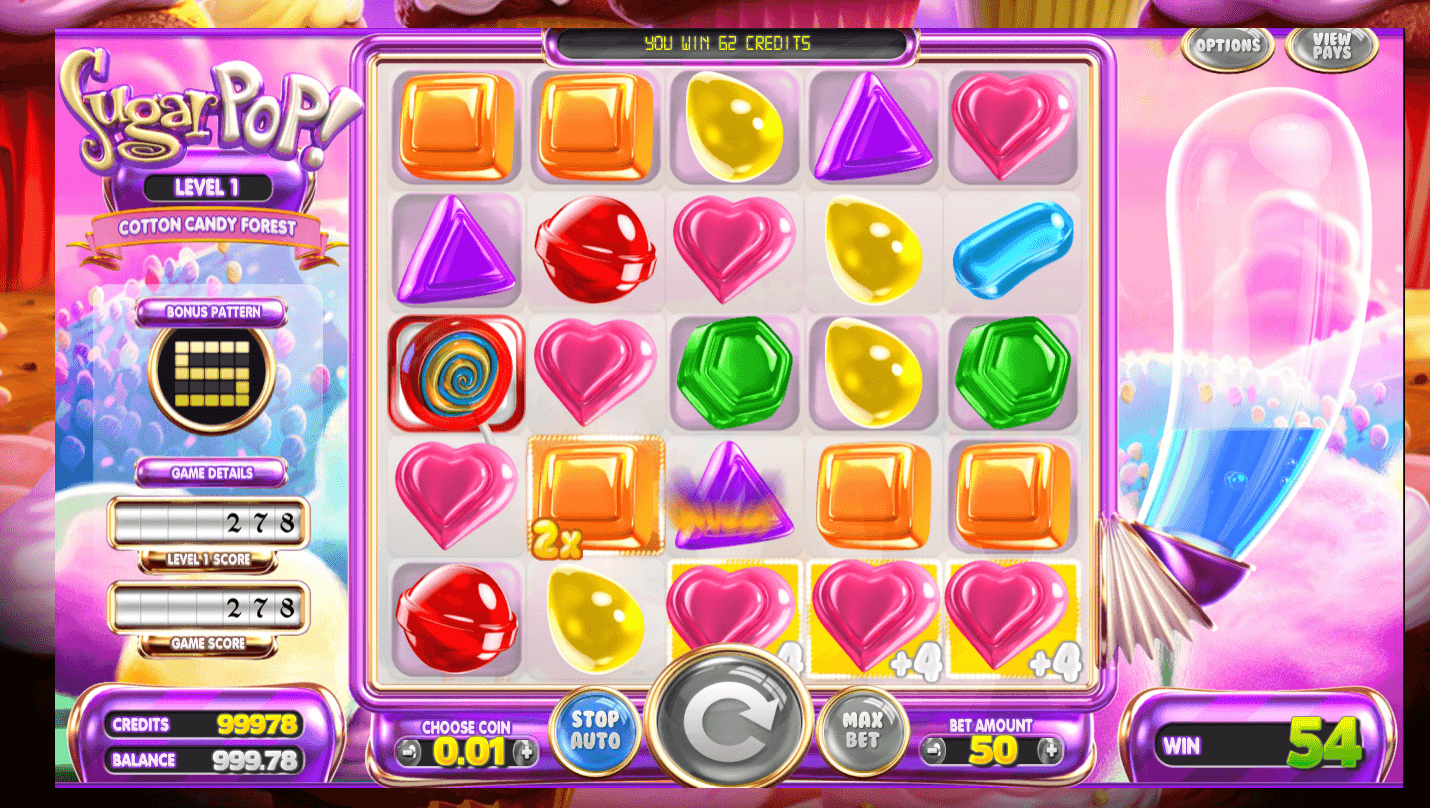The image size is (1430, 808).
Task: Increase the coin value with plus
Action: (525, 751)
